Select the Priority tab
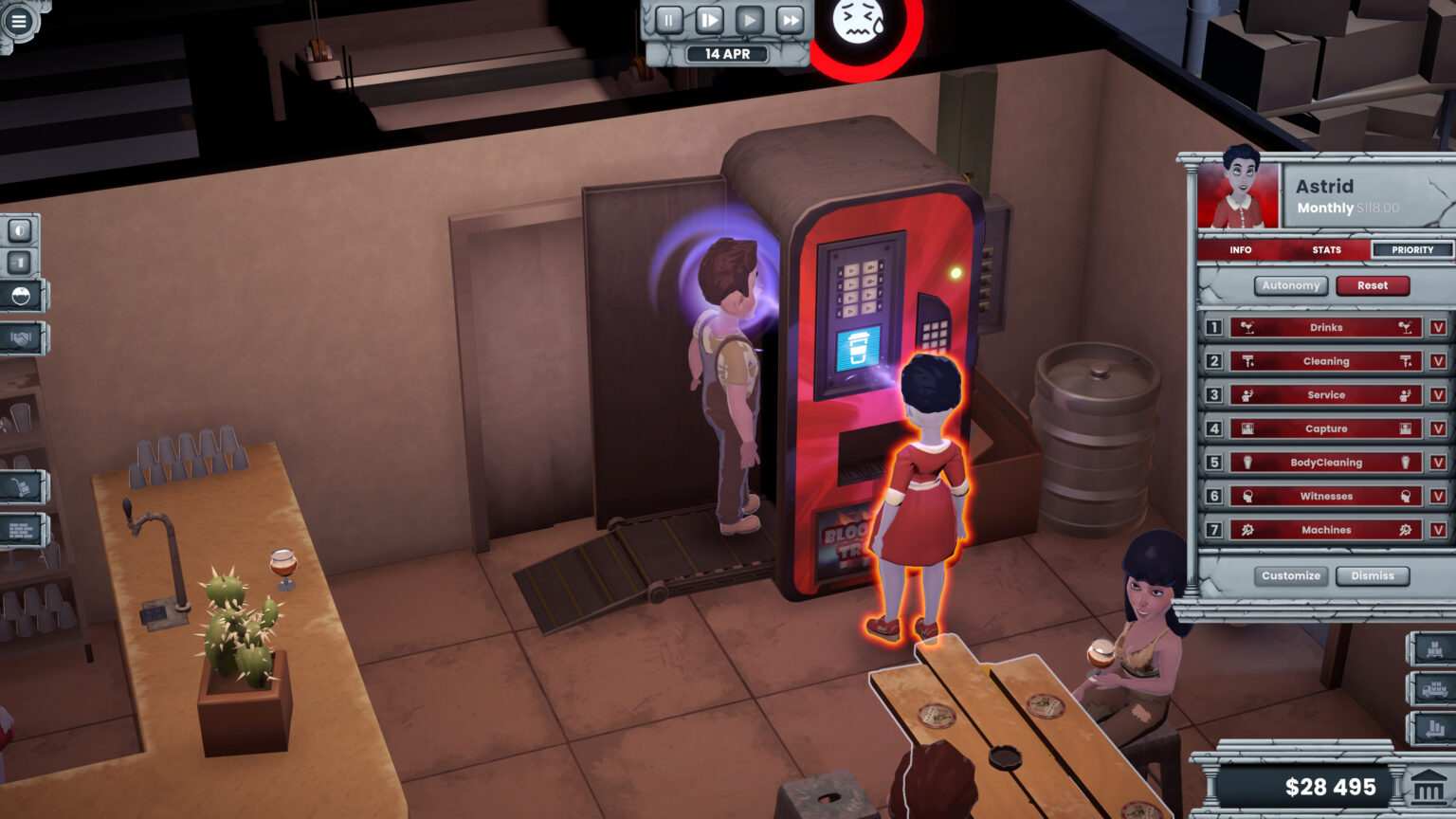Image resolution: width=1456 pixels, height=819 pixels. click(x=1411, y=250)
